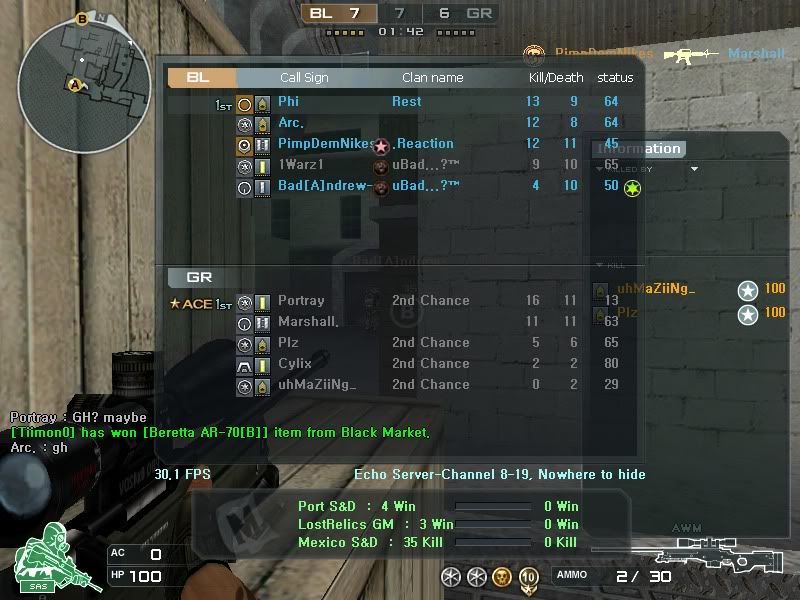Viewport: 800px width, 600px height.
Task: Click the gold badge numbered 10
Action: 528,576
